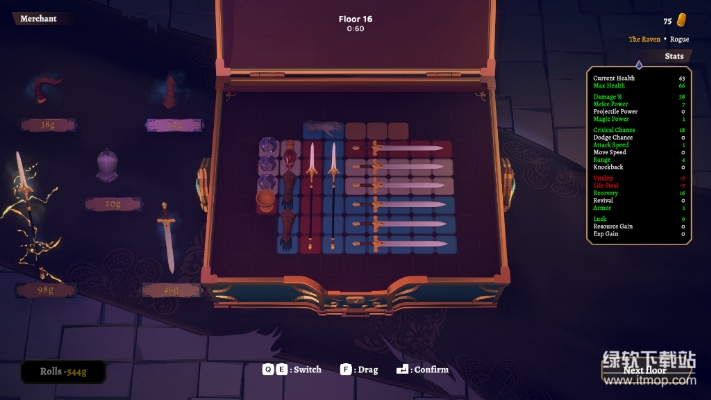Open the Merchant label panel

[38, 18]
